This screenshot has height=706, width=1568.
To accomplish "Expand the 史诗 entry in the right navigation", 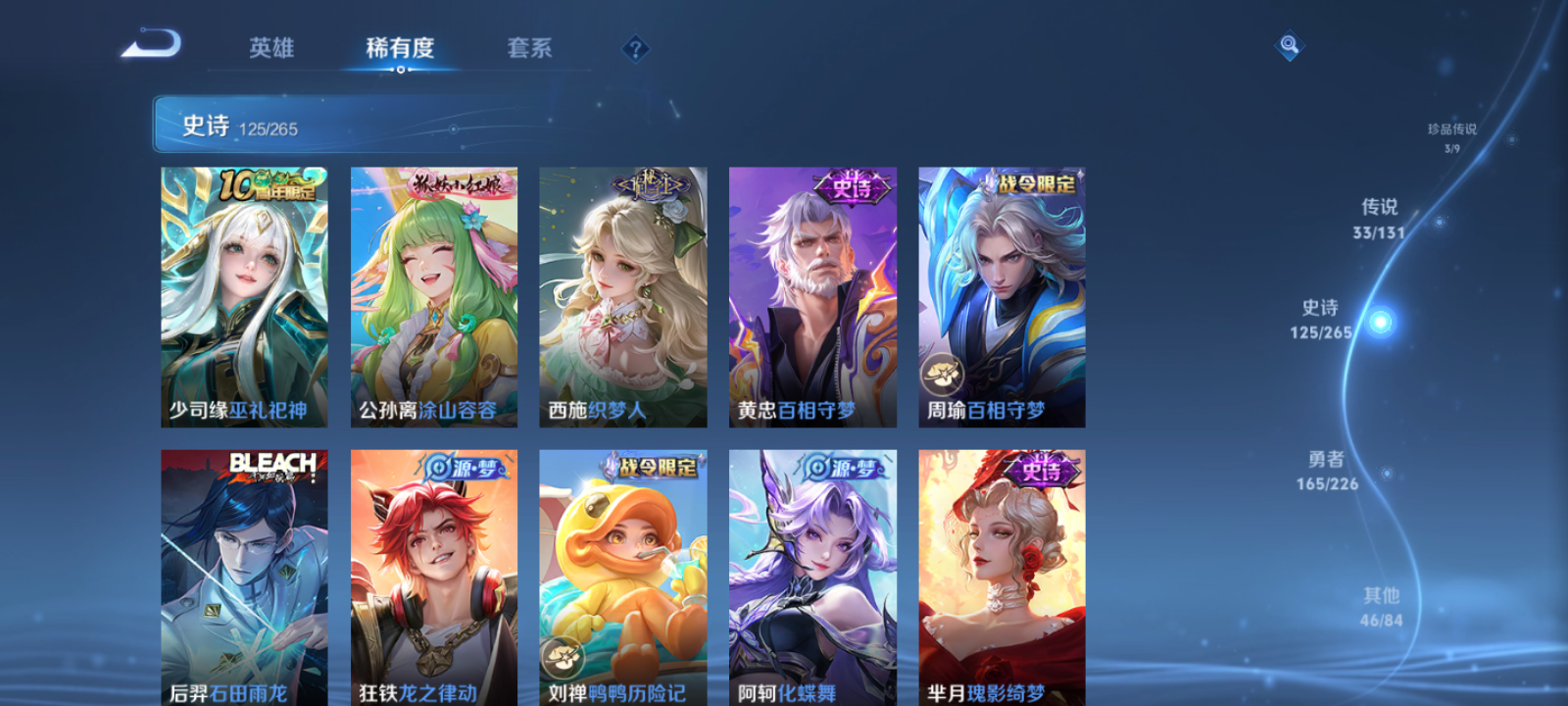I will click(x=1320, y=319).
